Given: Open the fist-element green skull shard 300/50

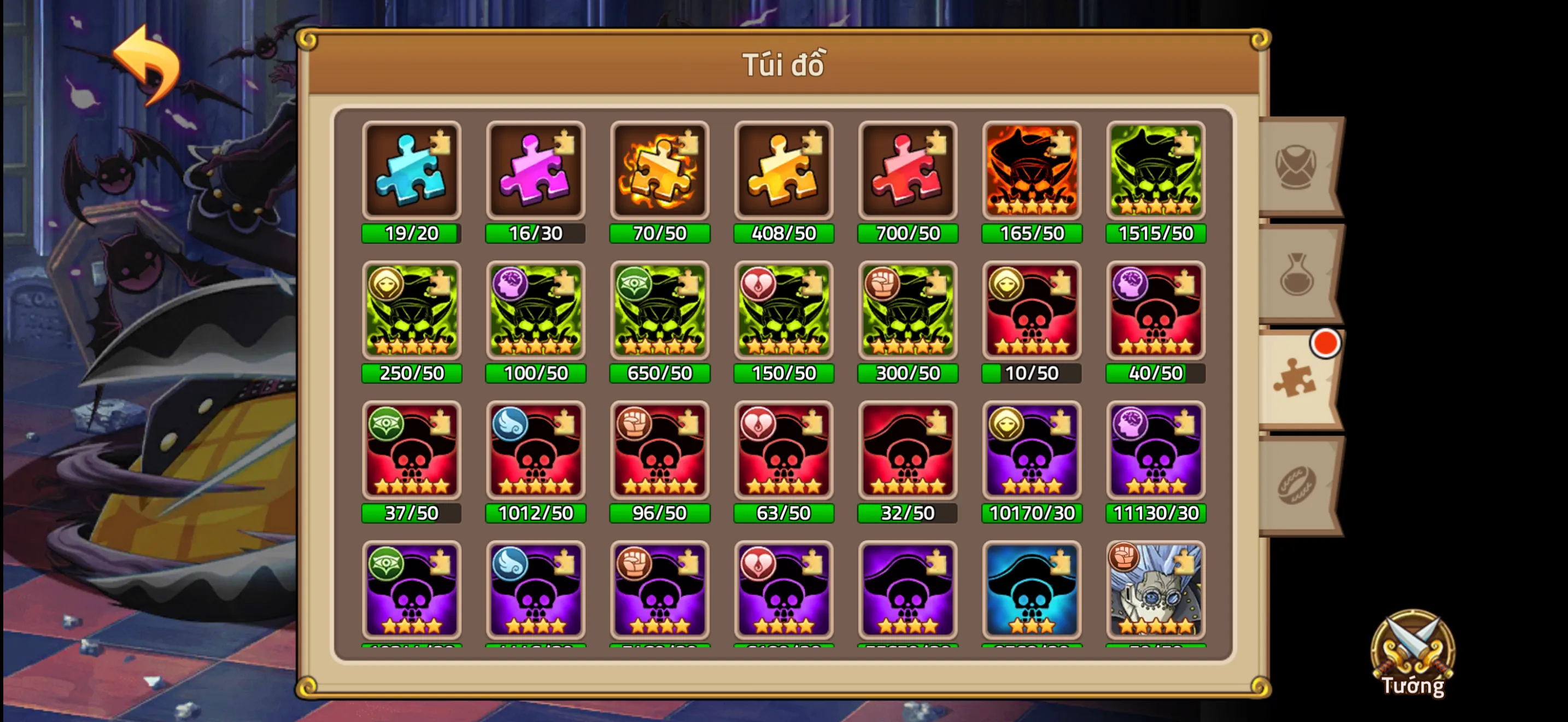Looking at the screenshot, I should (907, 312).
